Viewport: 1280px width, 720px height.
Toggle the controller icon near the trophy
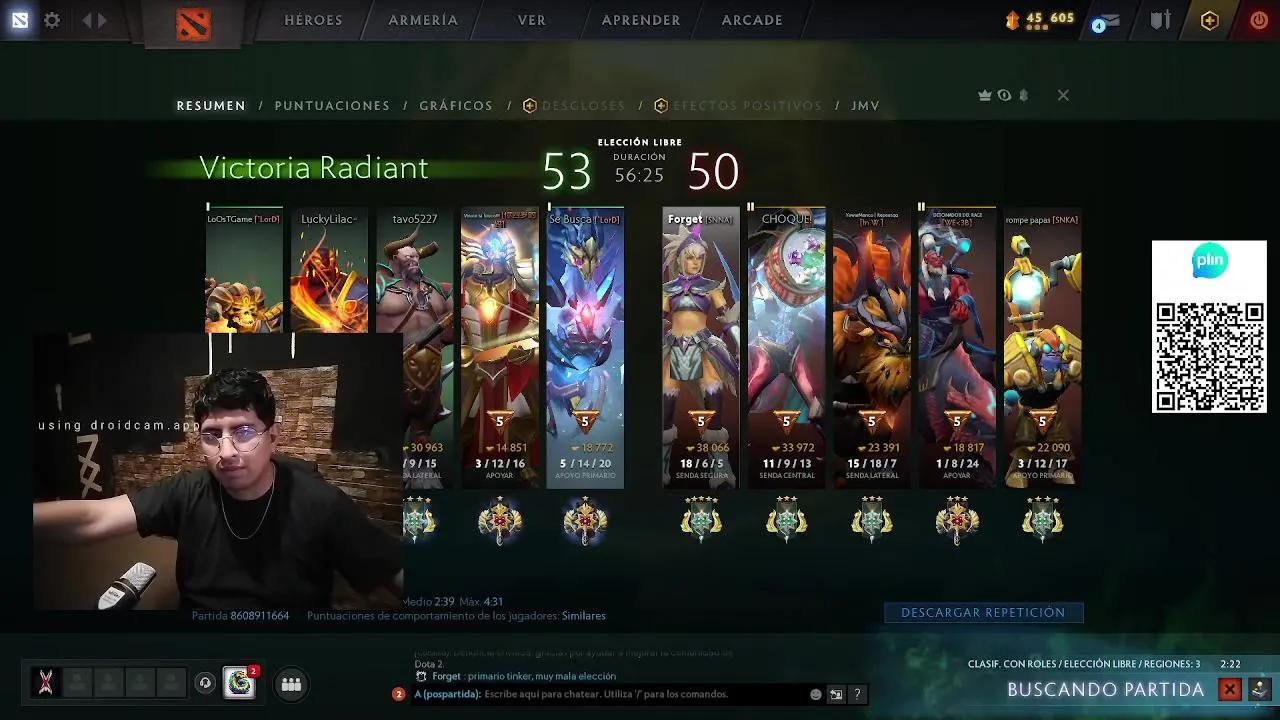click(x=1024, y=95)
